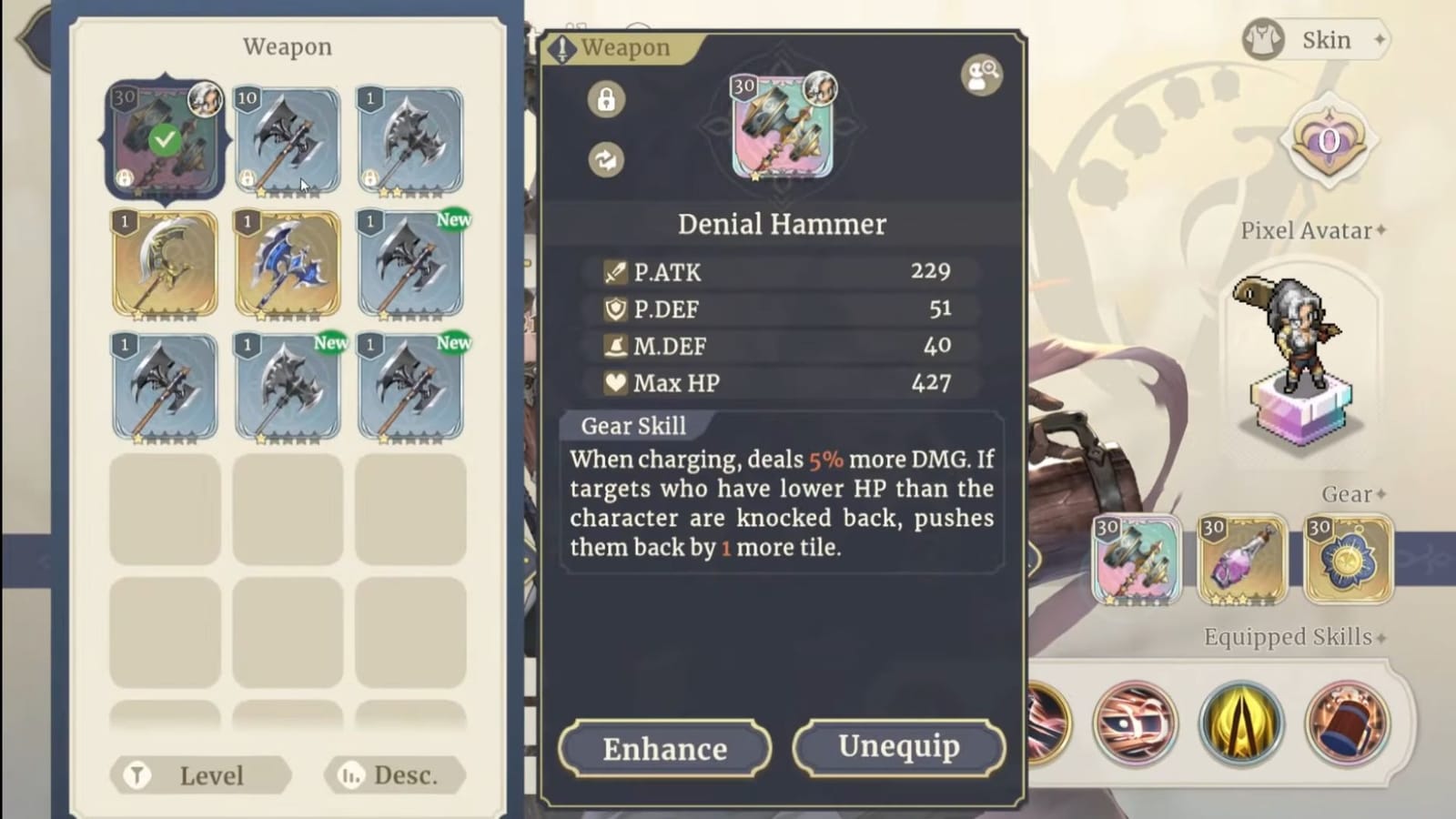Image resolution: width=1456 pixels, height=819 pixels.
Task: Open the Desc. sort order option
Action: click(x=394, y=775)
